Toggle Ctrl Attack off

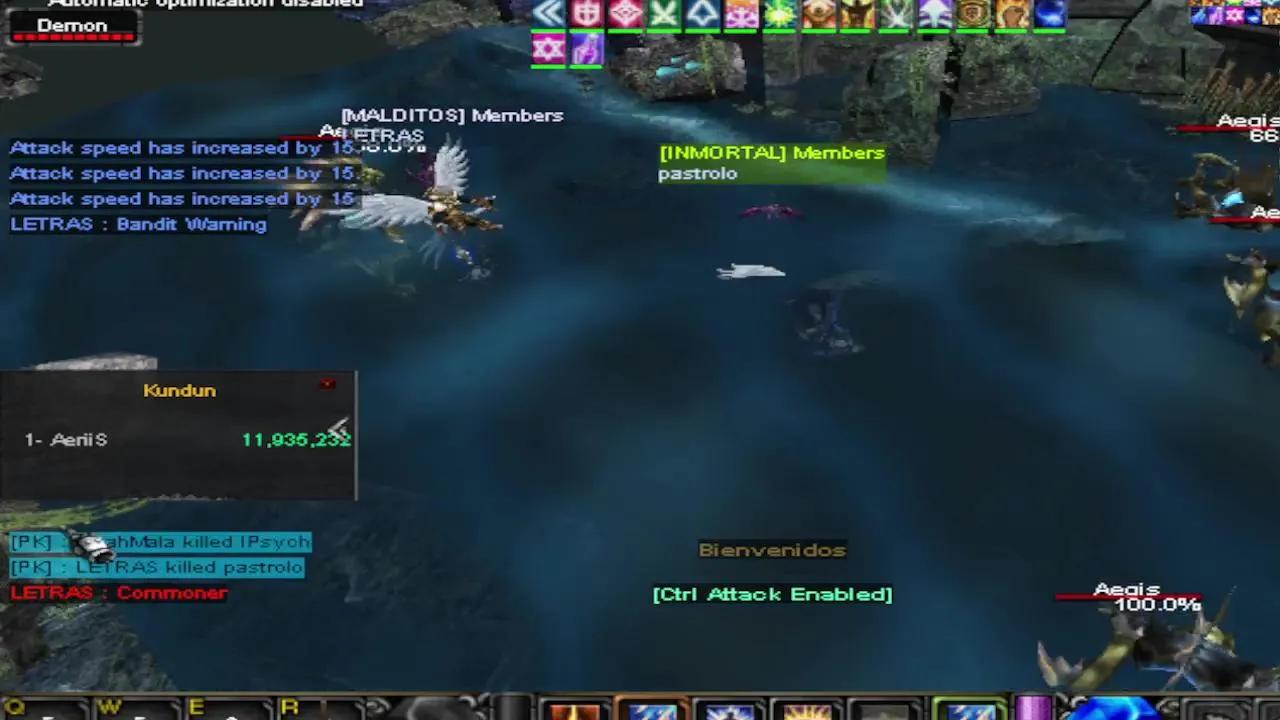point(771,594)
